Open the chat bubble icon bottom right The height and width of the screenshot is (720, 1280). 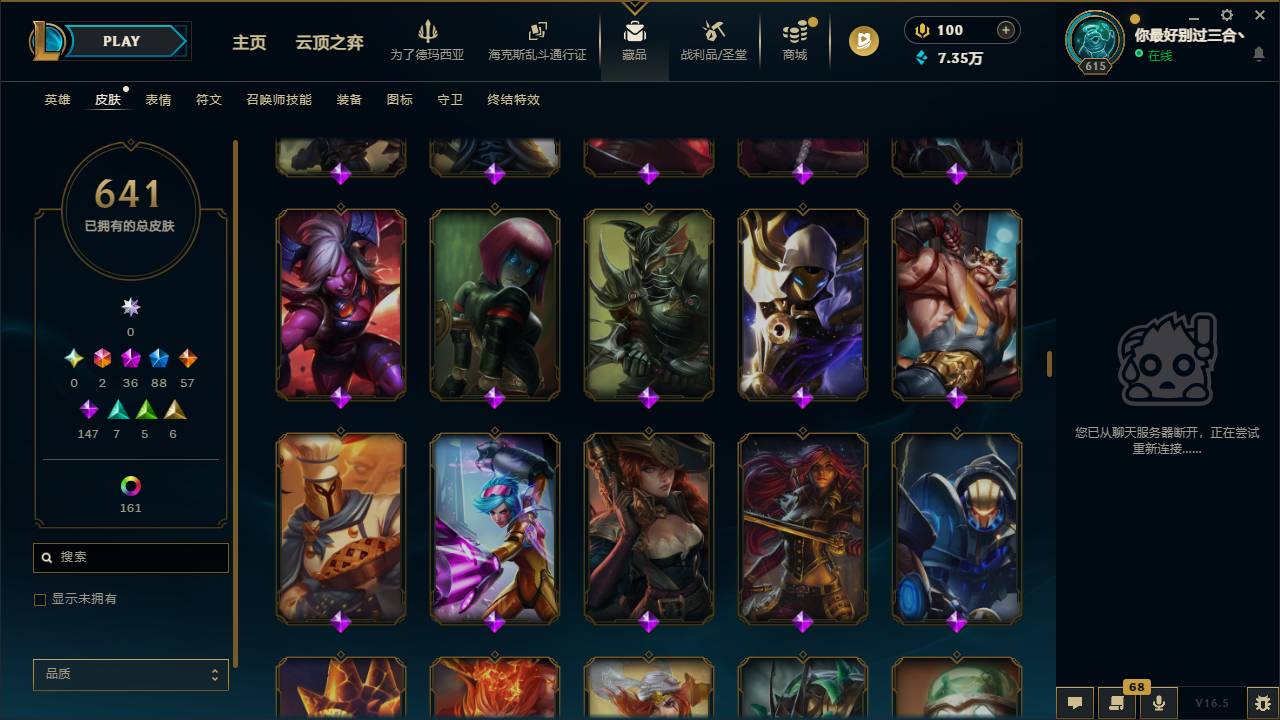[x=1075, y=703]
